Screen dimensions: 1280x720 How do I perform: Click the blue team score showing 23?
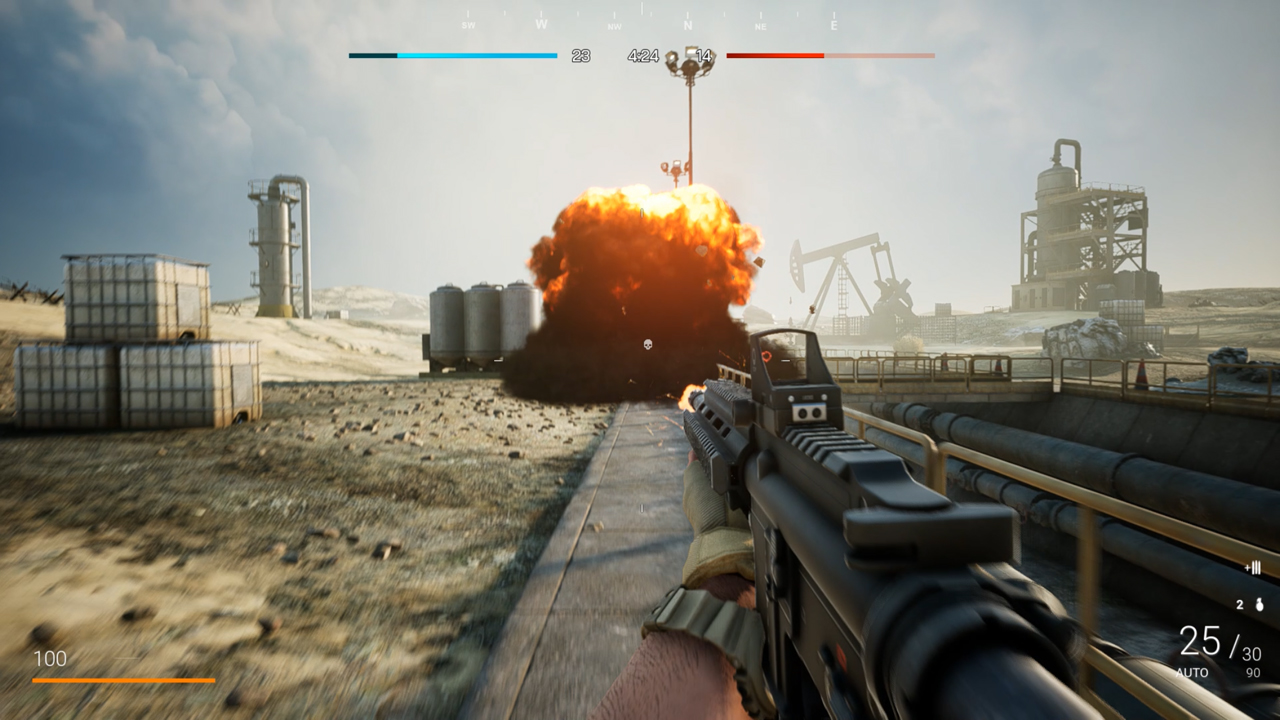click(581, 55)
